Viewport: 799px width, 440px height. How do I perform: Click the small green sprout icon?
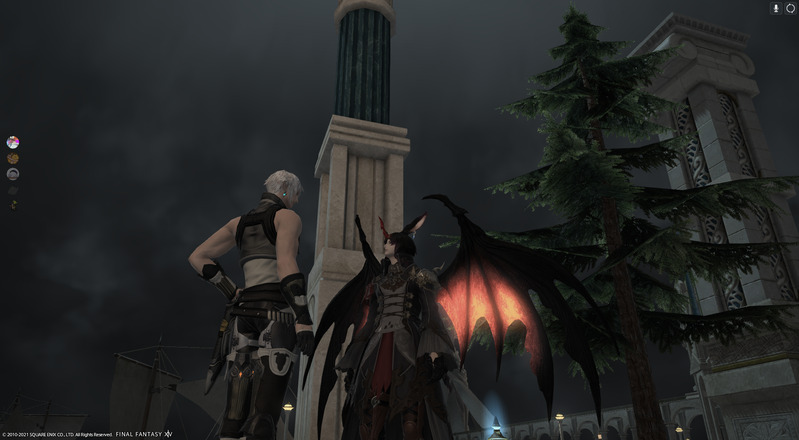(13, 205)
